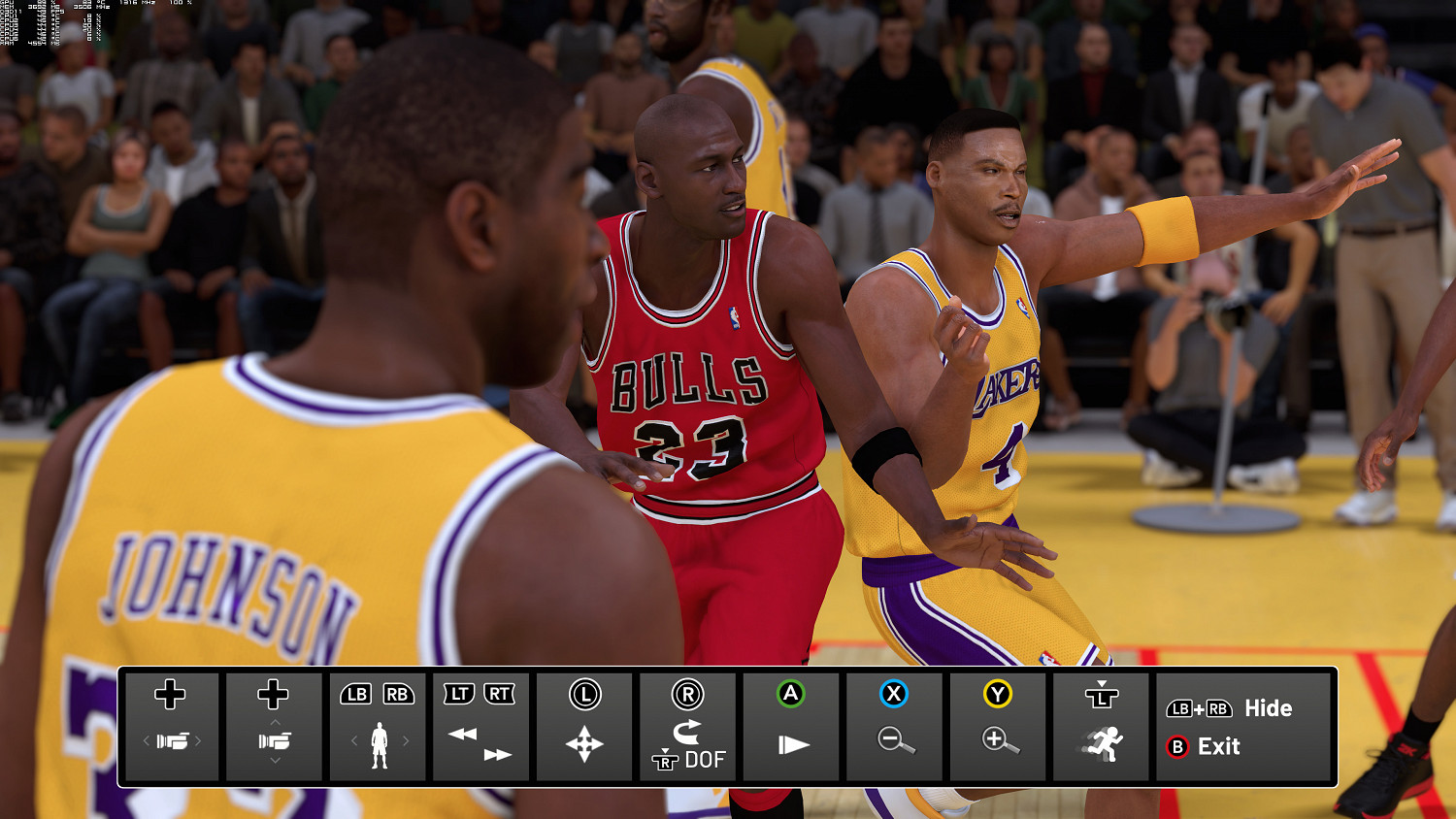Click the LB shoulder button glyph
The image size is (1456, 819).
[x=354, y=694]
